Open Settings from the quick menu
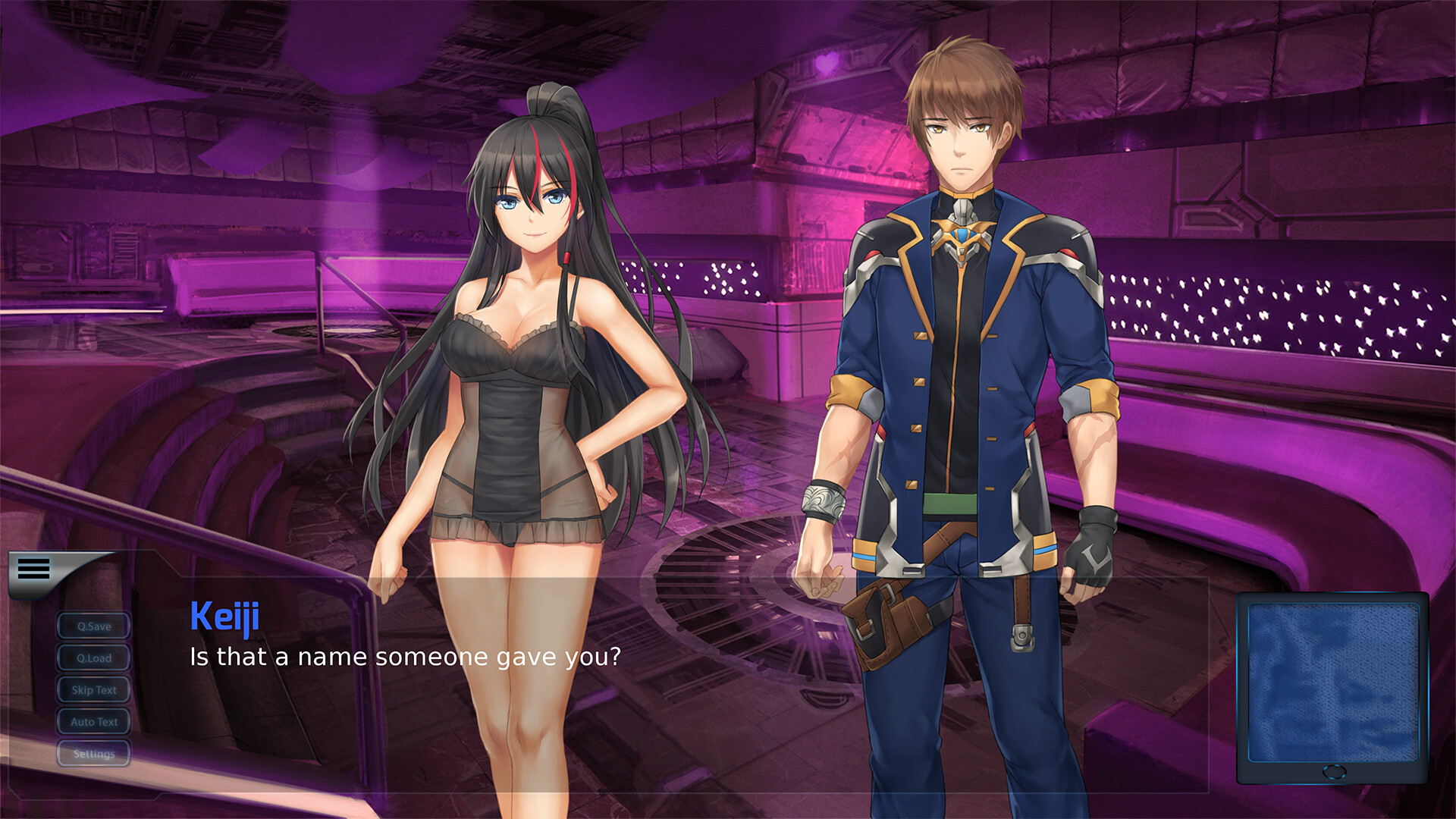 click(x=93, y=754)
